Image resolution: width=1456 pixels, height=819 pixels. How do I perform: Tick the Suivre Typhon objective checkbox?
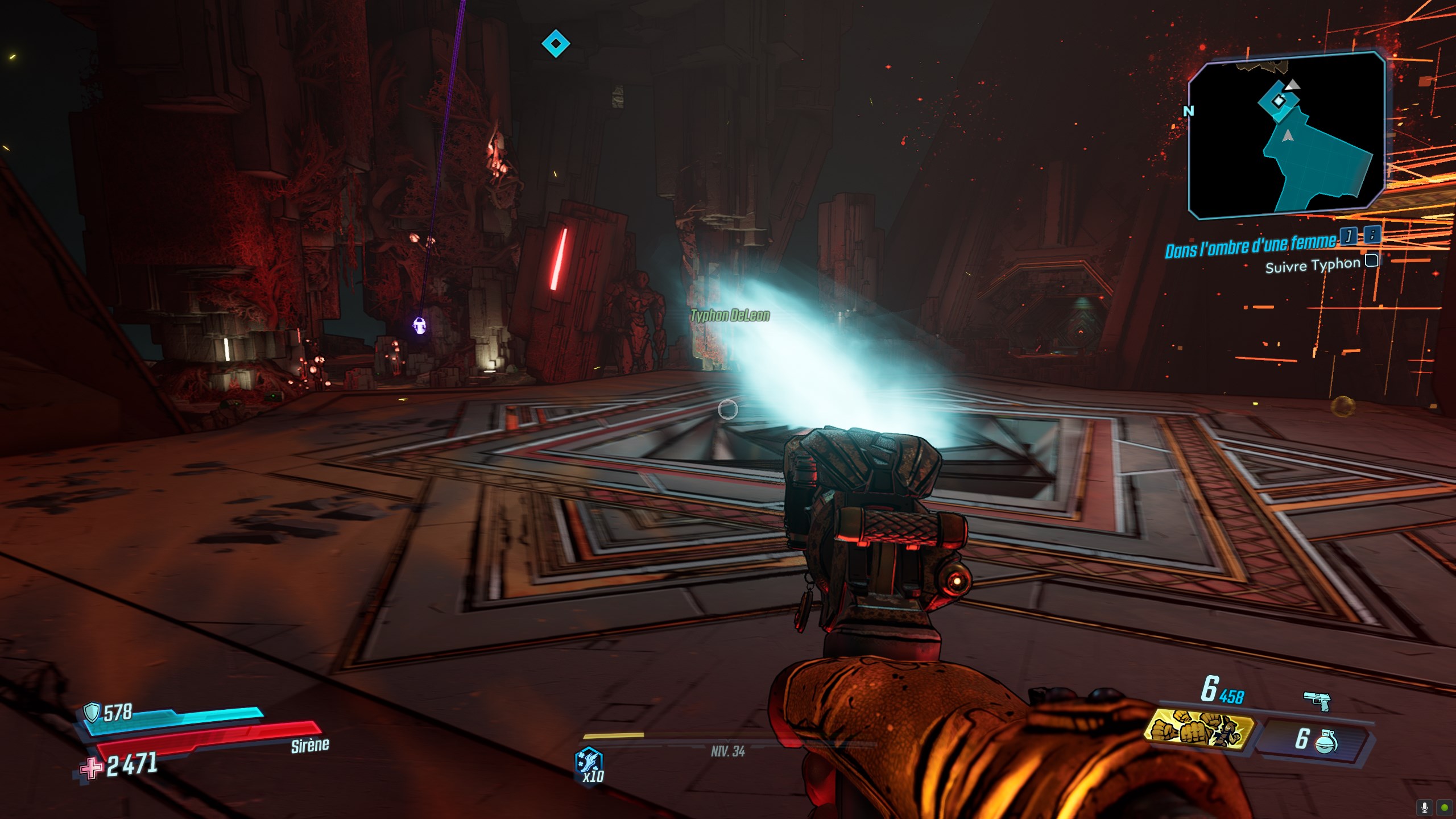click(1372, 260)
